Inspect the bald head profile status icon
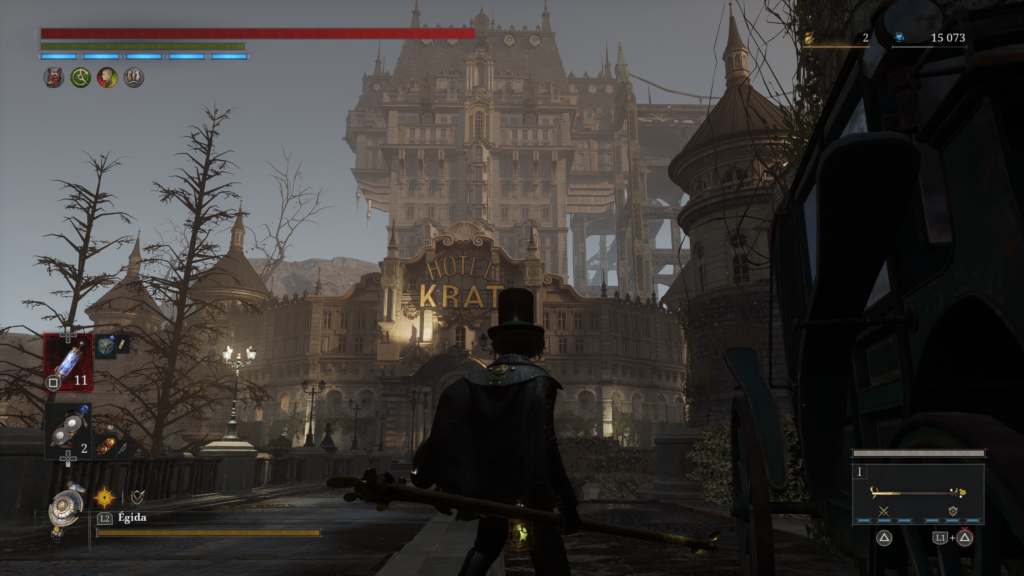The height and width of the screenshot is (576, 1024). 107,77
